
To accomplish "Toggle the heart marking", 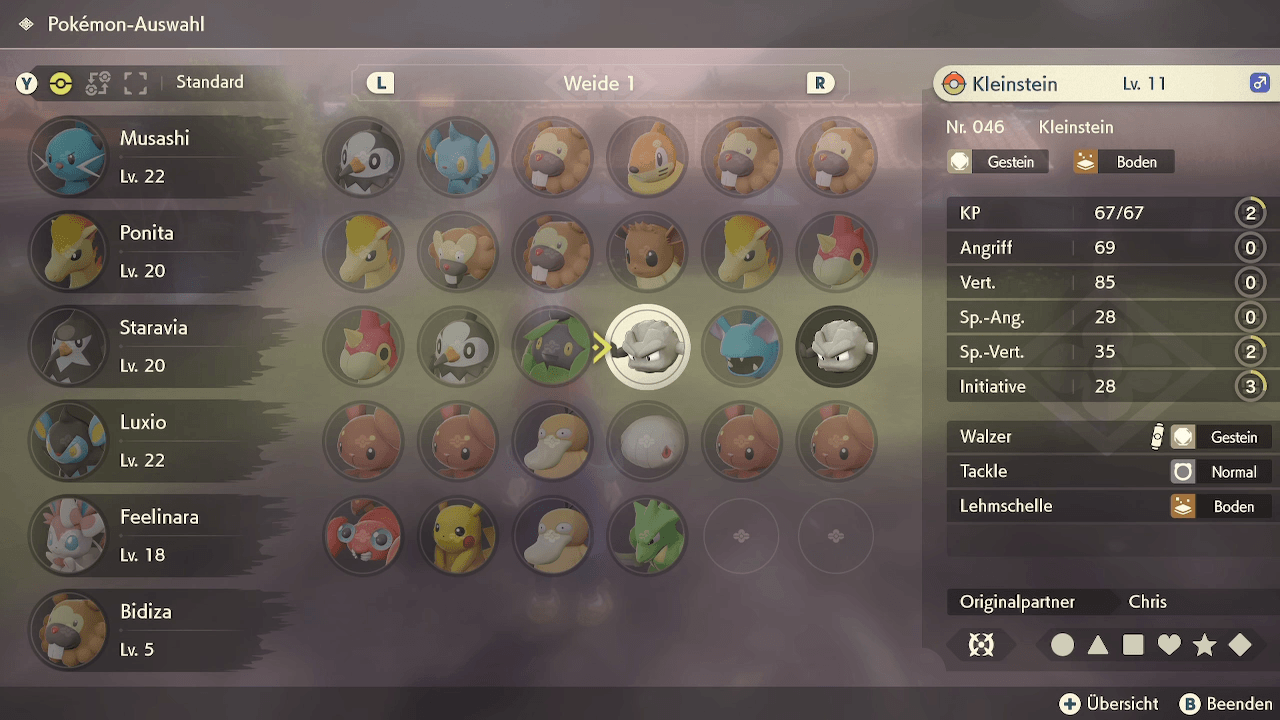I will click(1169, 646).
